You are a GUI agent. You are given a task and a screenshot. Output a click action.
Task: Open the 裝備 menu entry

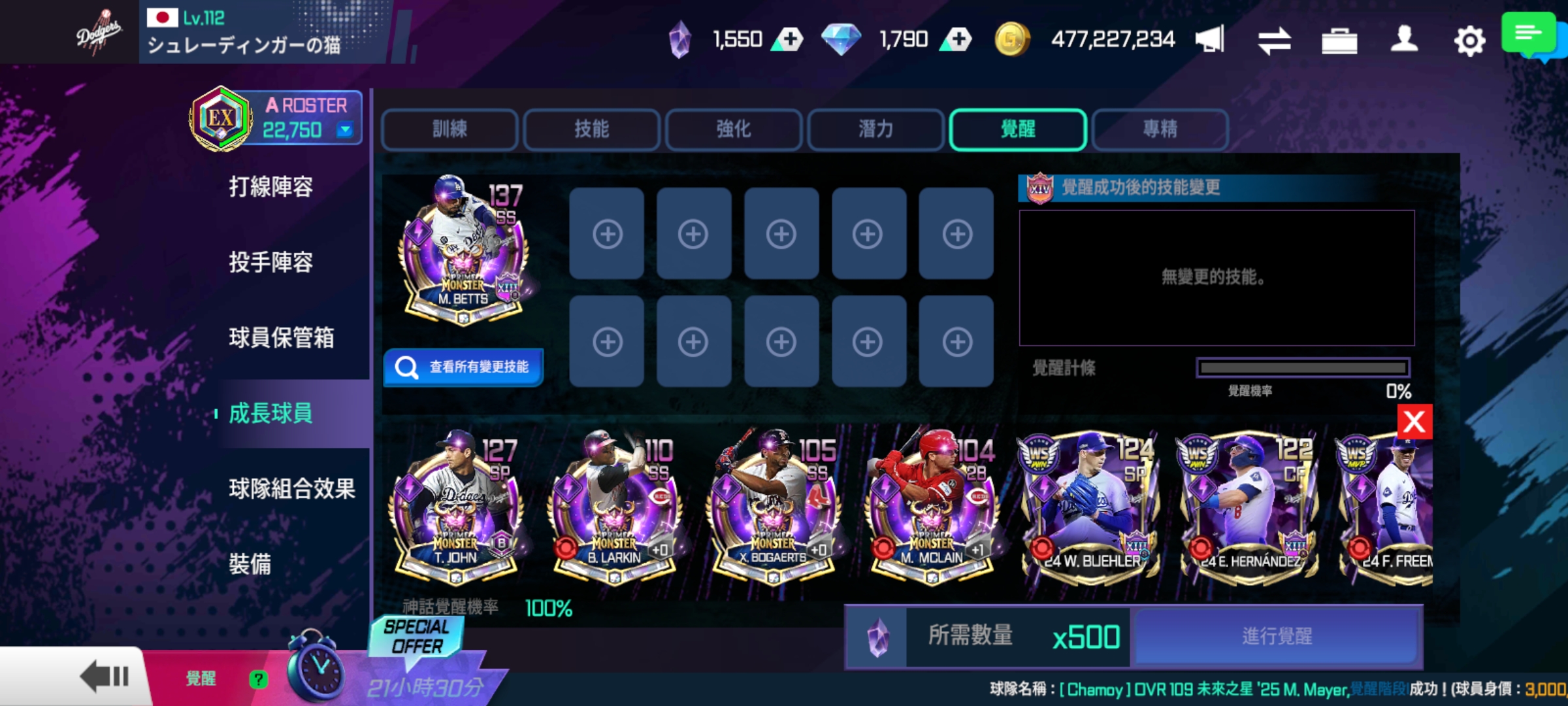[x=250, y=563]
